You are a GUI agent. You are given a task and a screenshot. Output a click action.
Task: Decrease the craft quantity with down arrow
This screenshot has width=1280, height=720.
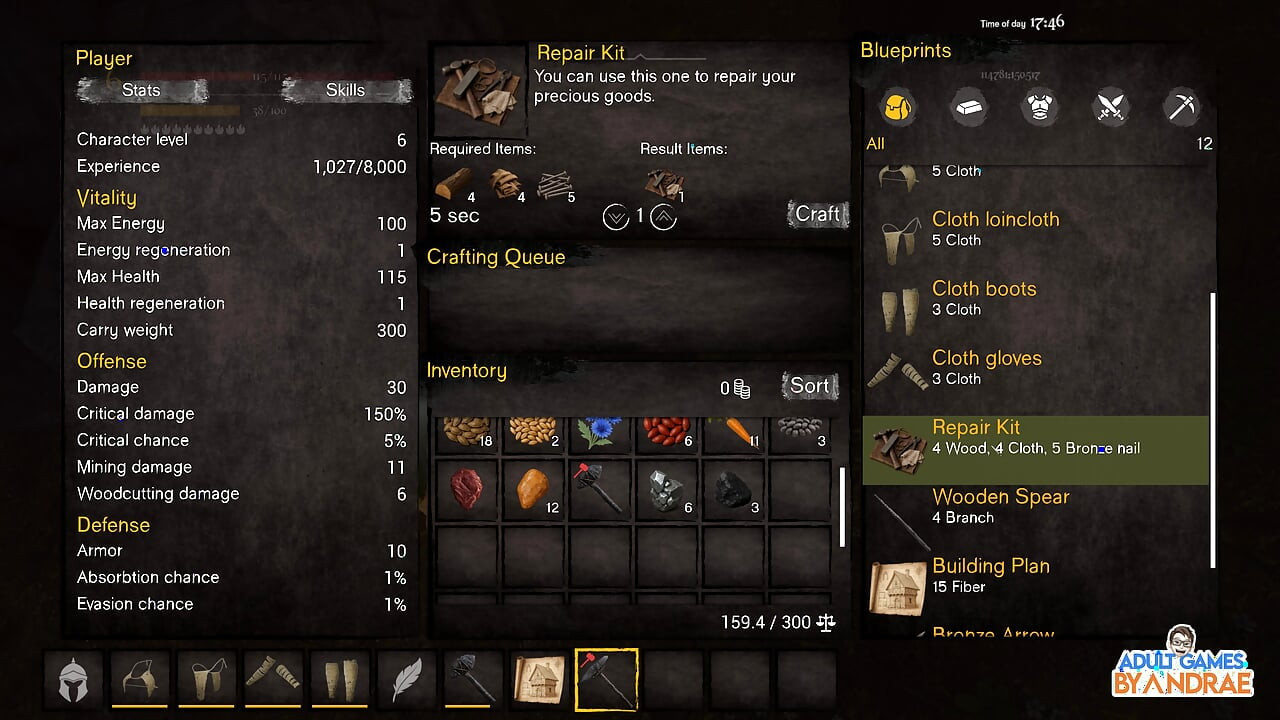[616, 216]
